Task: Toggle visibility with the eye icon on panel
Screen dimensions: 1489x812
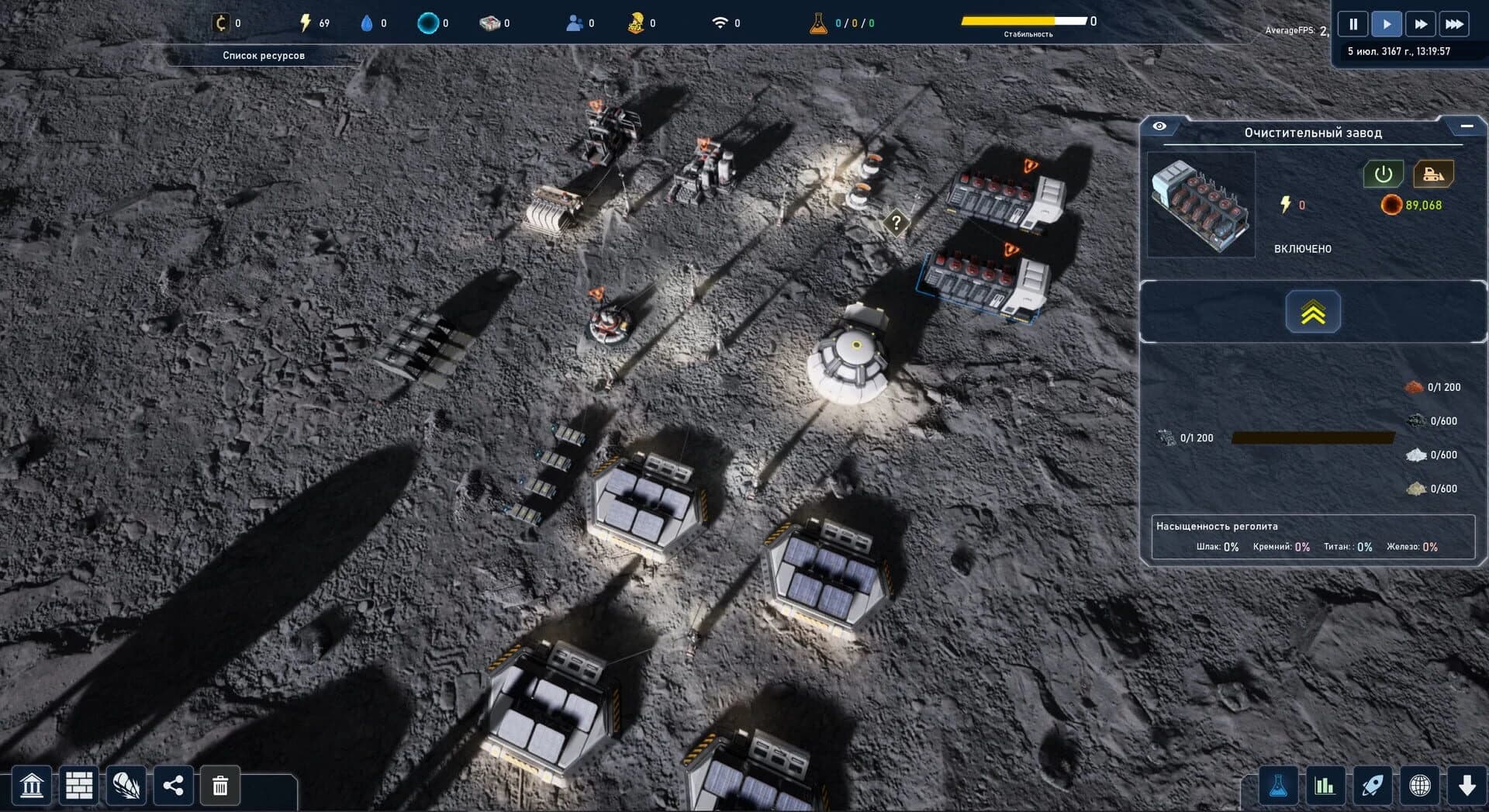Action: (x=1159, y=125)
